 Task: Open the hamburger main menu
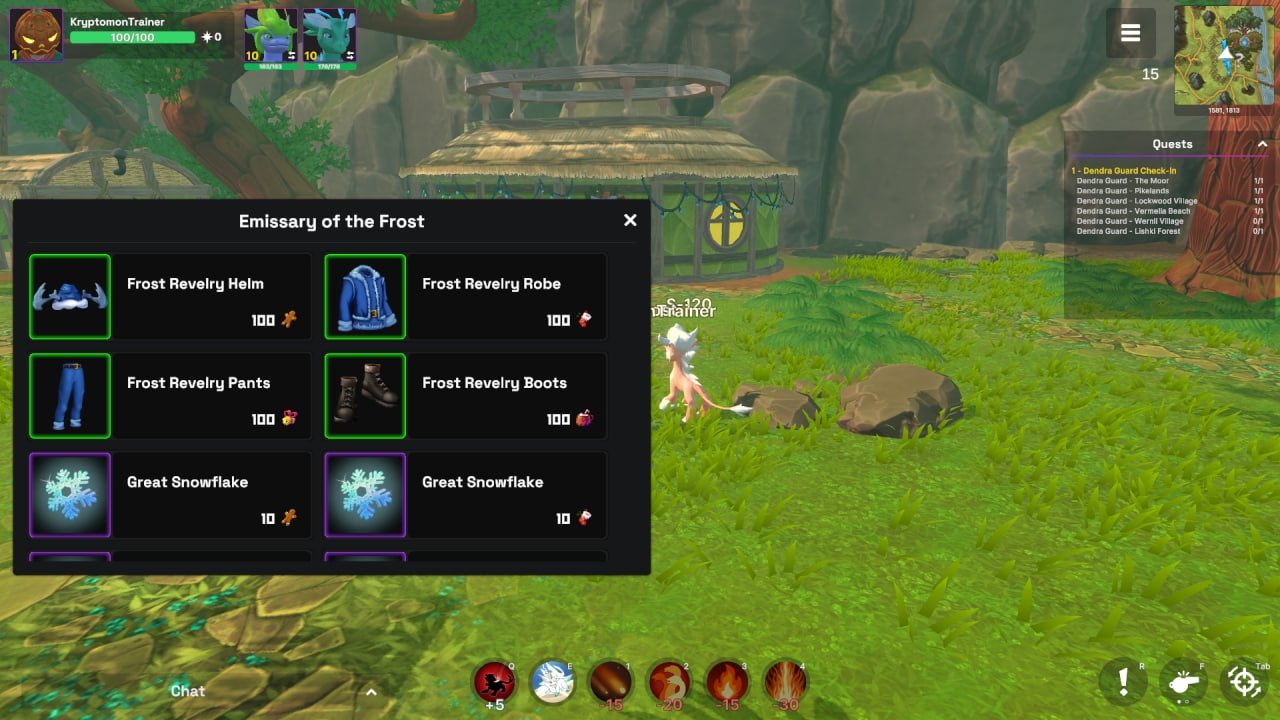1130,33
